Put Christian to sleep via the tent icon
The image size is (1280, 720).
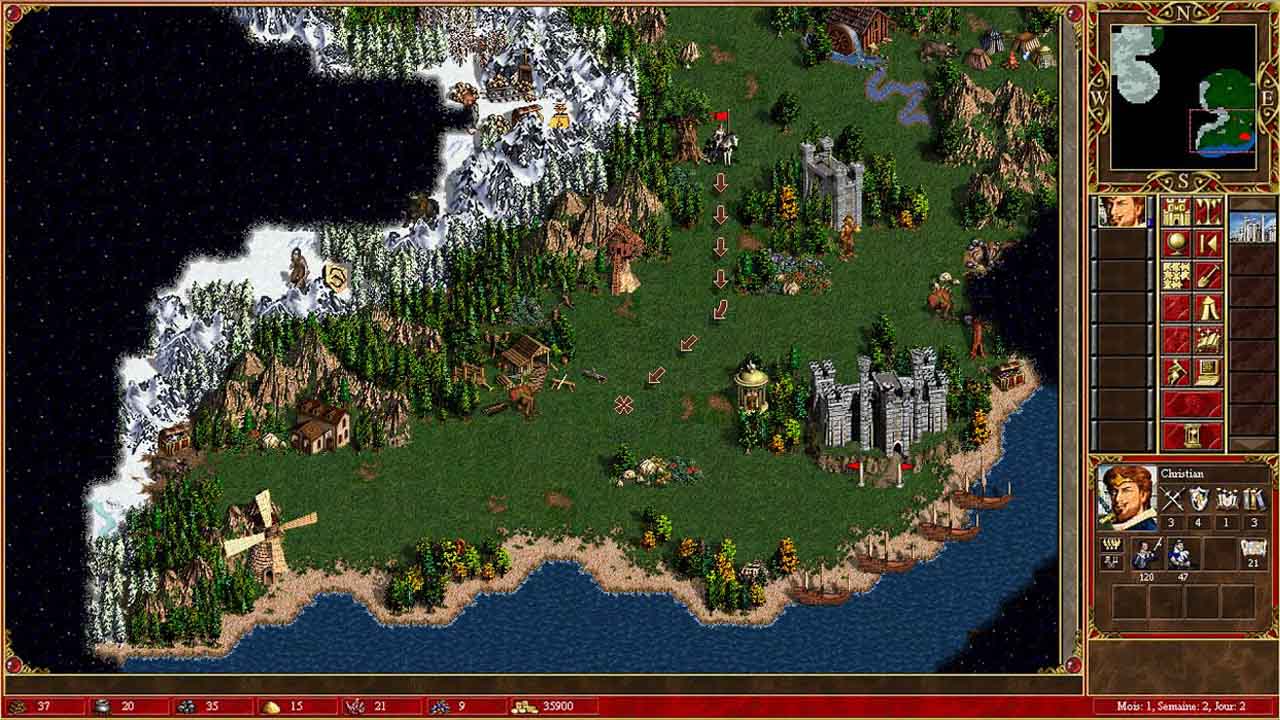tap(1207, 309)
